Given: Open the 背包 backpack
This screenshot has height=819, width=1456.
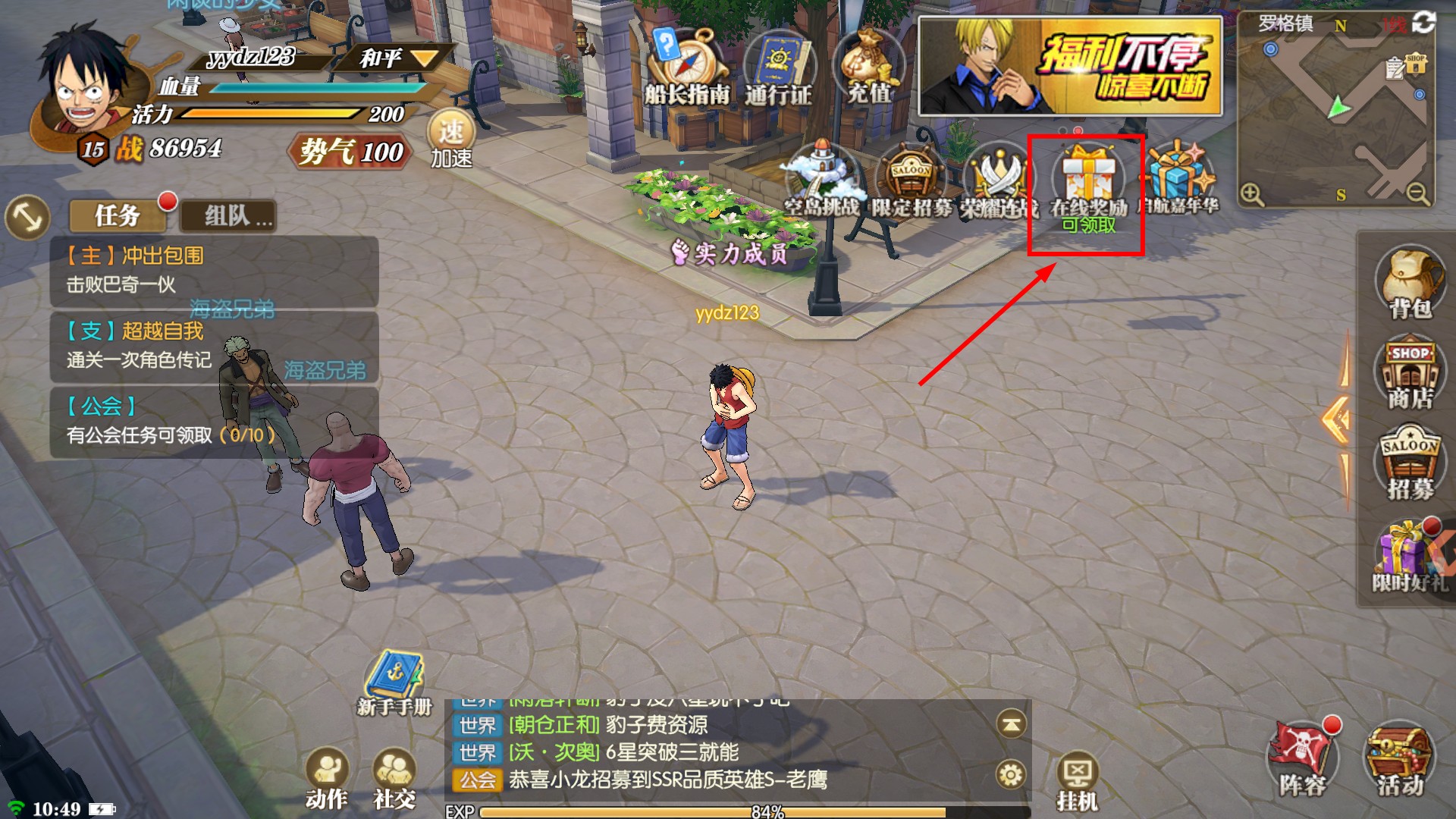Looking at the screenshot, I should [x=1410, y=281].
